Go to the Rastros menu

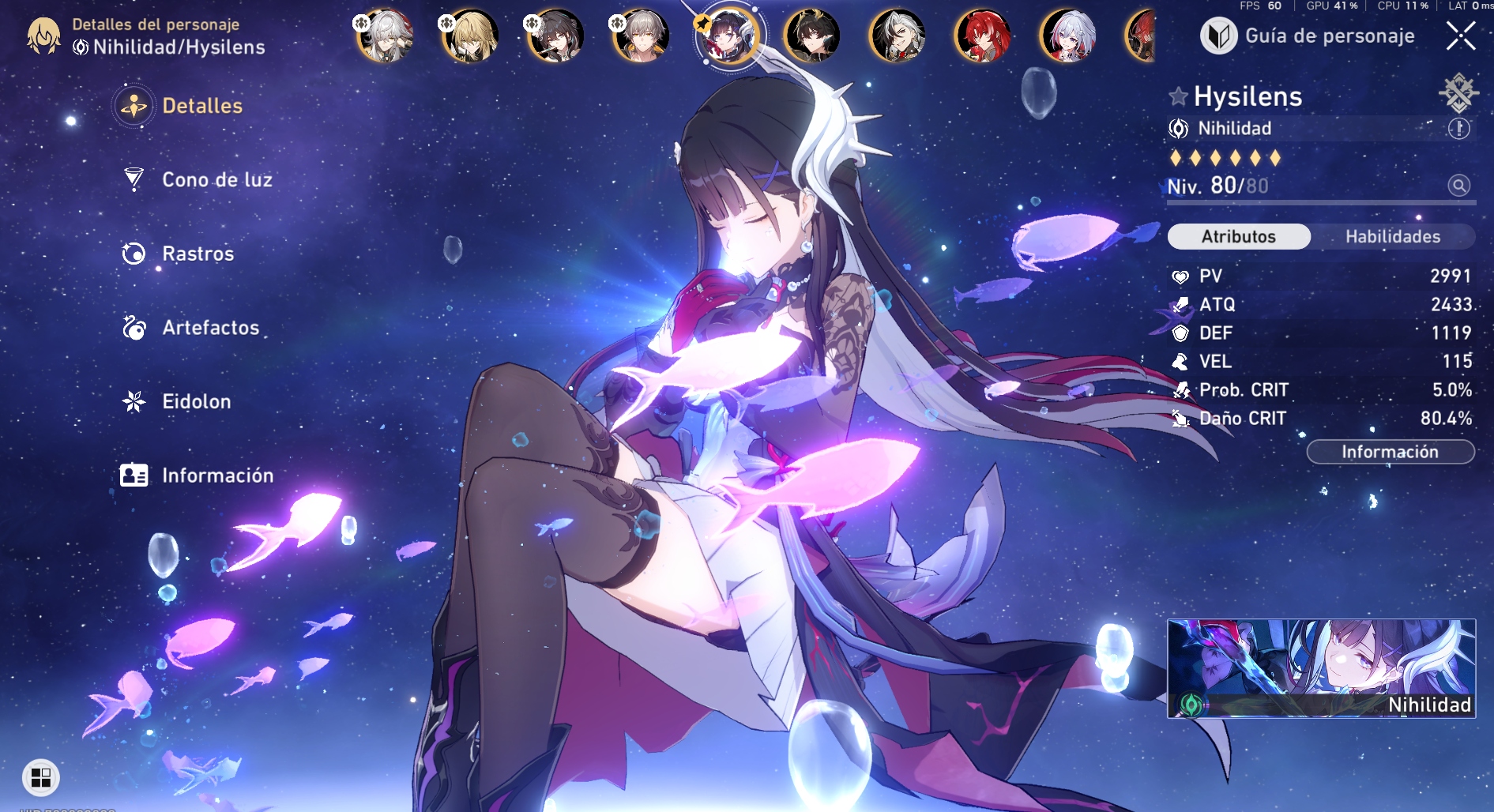[198, 254]
